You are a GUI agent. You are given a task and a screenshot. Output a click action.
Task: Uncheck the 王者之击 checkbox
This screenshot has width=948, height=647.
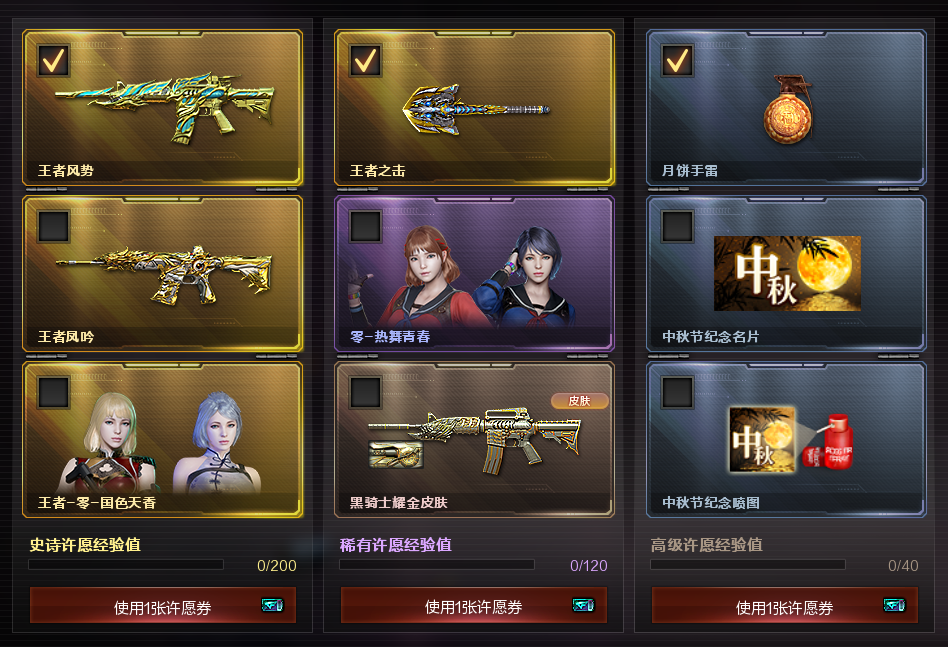pyautogui.click(x=366, y=60)
